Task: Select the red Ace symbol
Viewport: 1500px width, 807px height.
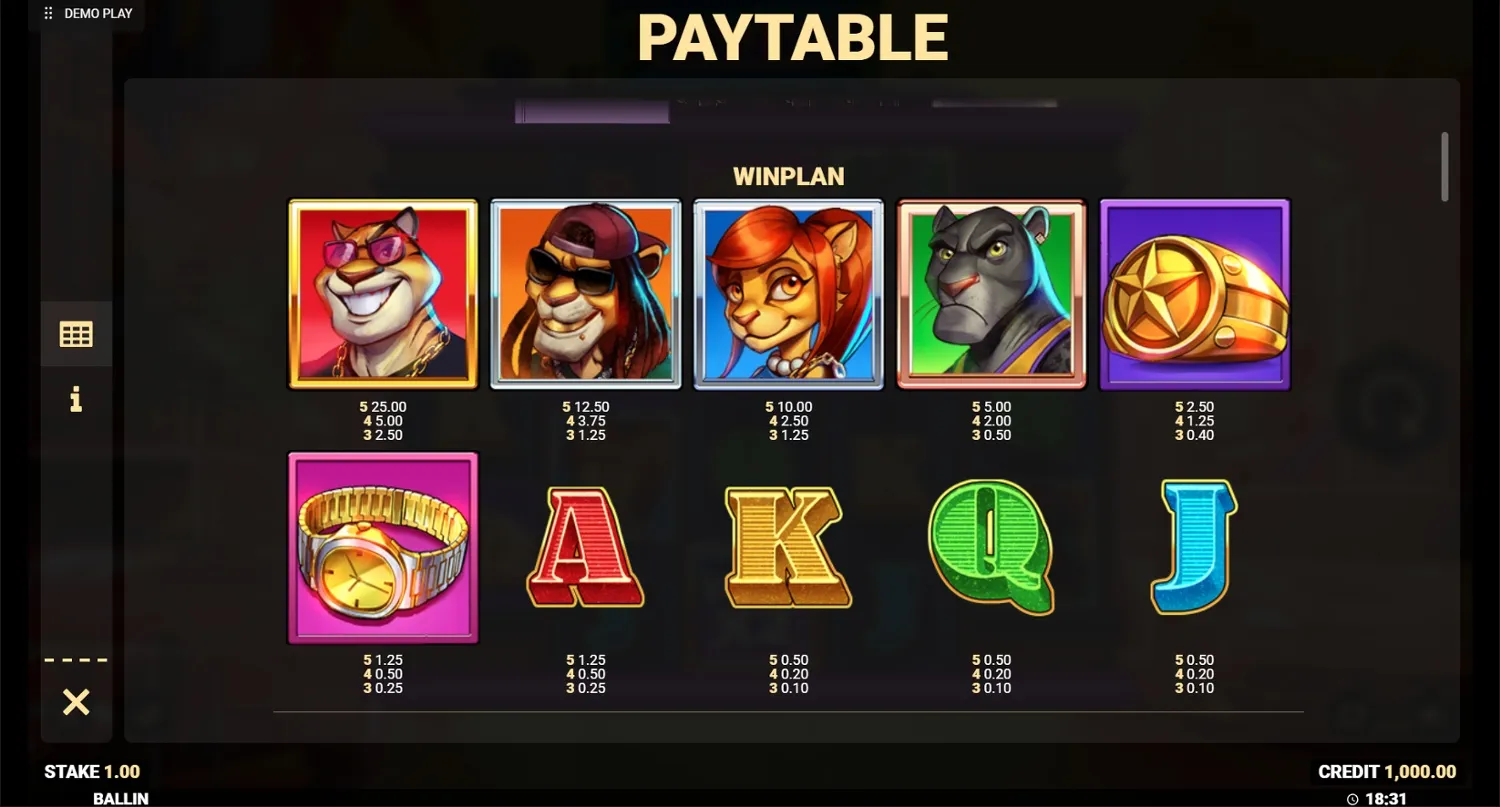Action: [x=585, y=547]
